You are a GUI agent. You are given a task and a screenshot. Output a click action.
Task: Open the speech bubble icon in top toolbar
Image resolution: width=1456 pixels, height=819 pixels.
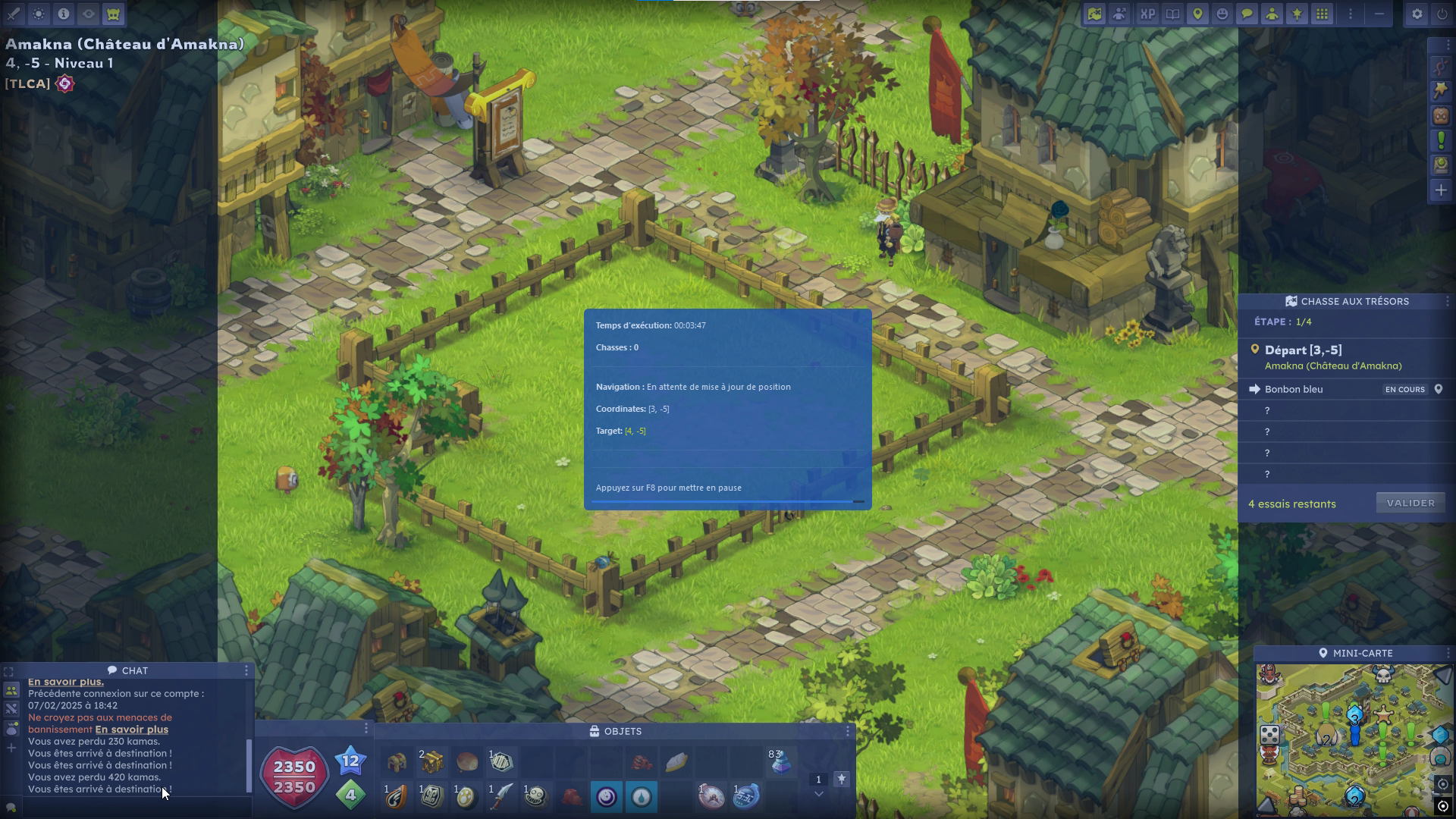tap(1247, 14)
